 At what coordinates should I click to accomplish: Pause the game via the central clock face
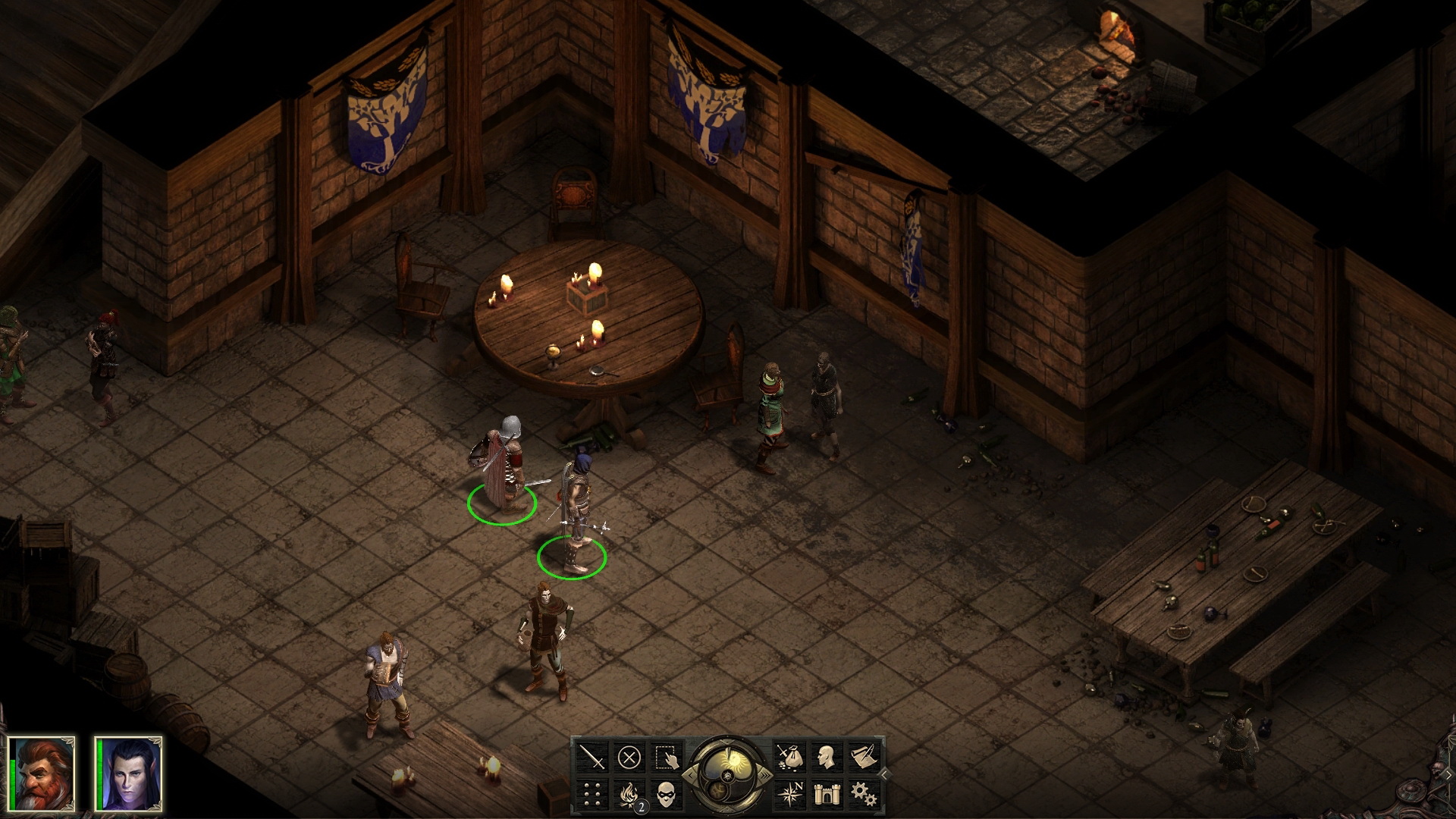[x=735, y=759]
